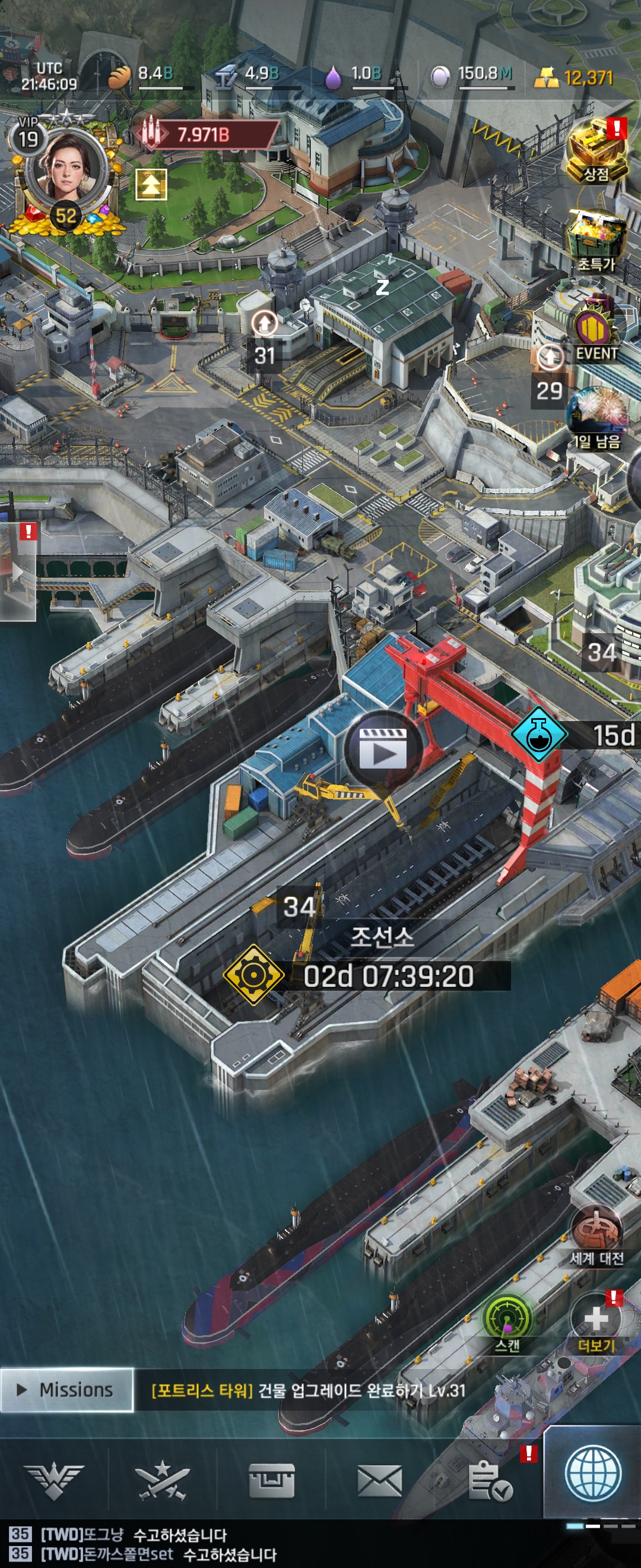Open the fireworks event with 1일 남음
Viewport: 641px width, 1568px height.
pyautogui.click(x=596, y=418)
